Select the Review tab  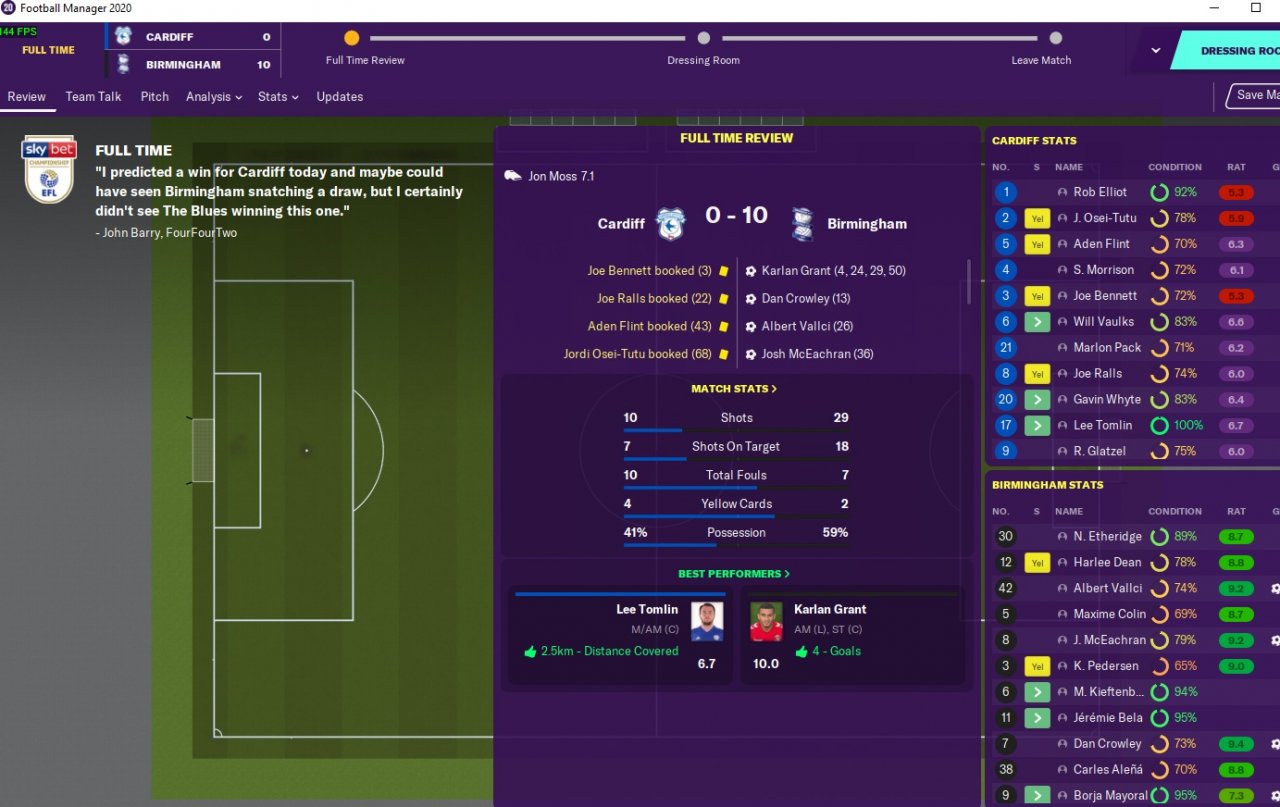click(x=26, y=97)
